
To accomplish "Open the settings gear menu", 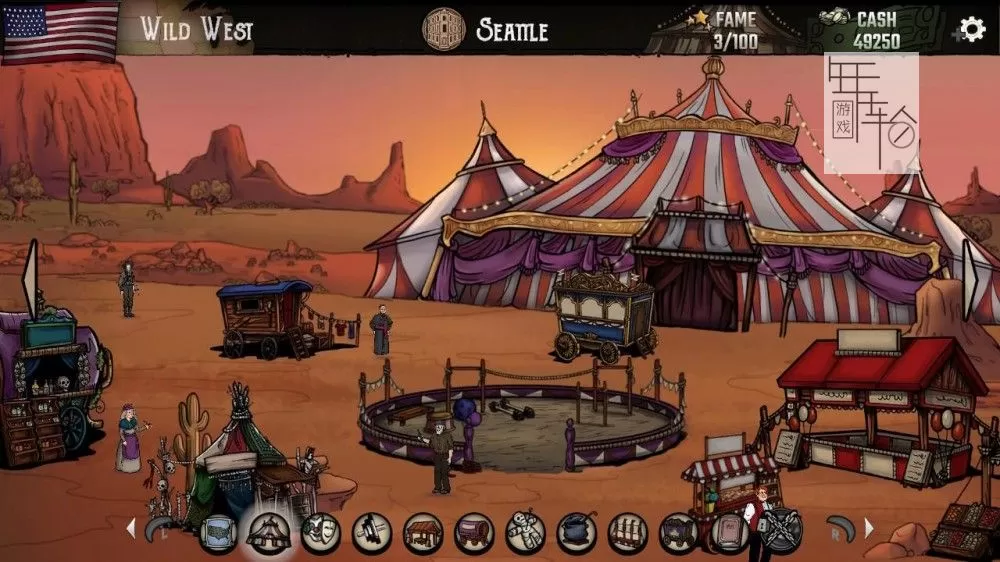I will [x=971, y=29].
